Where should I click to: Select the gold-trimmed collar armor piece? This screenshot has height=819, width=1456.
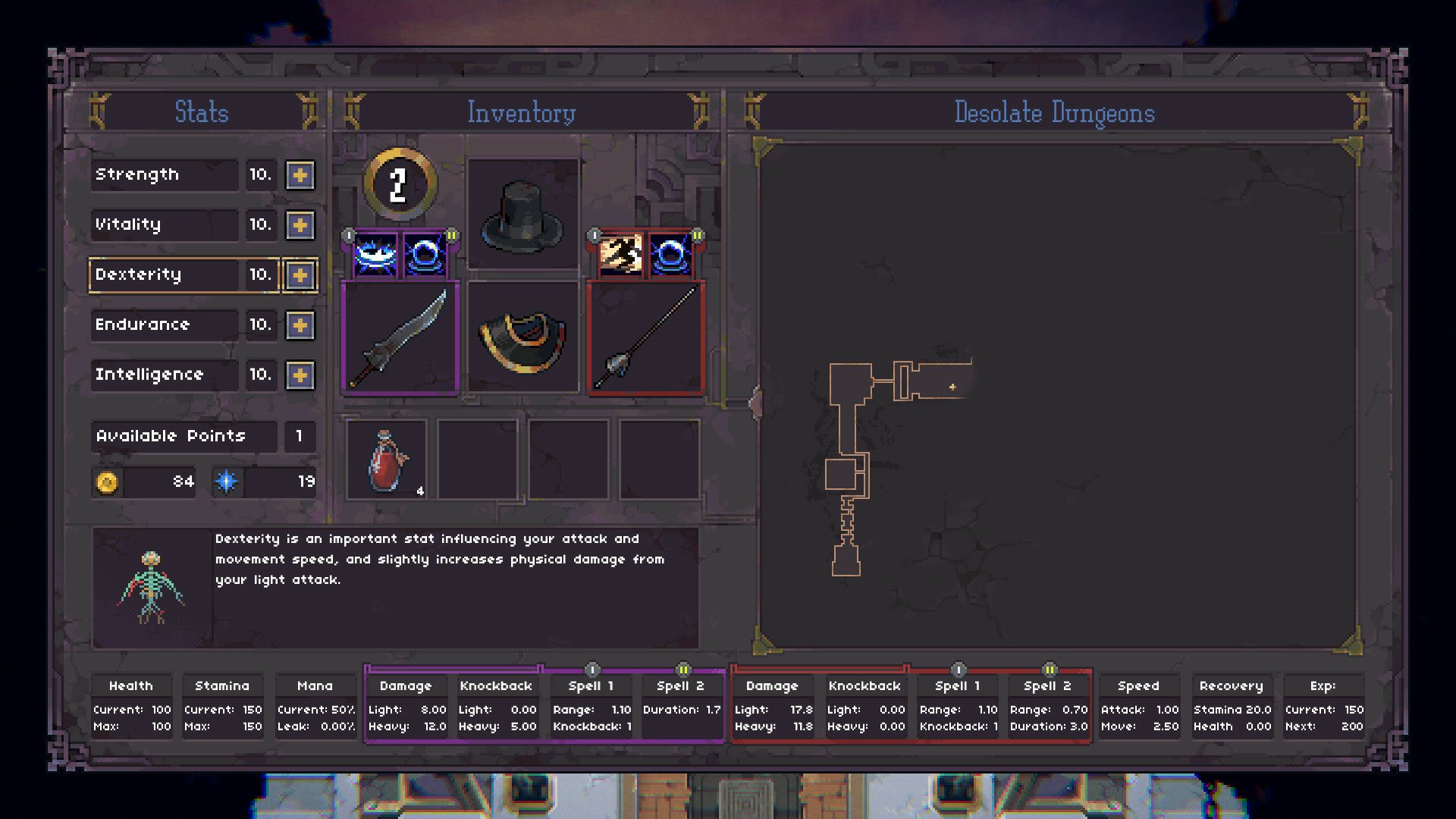pos(520,341)
